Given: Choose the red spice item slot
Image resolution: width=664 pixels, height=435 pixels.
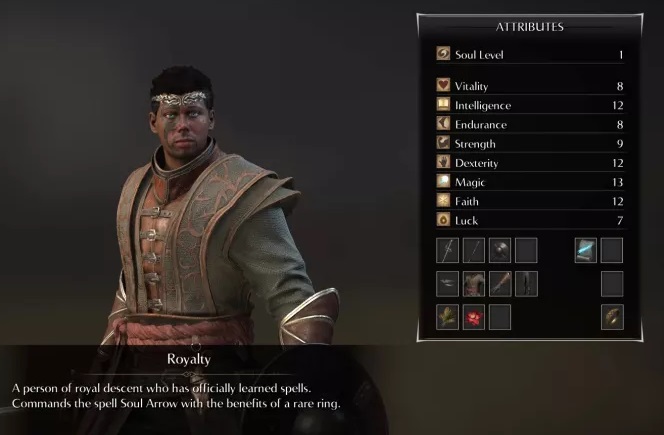Looking at the screenshot, I should [x=474, y=317].
